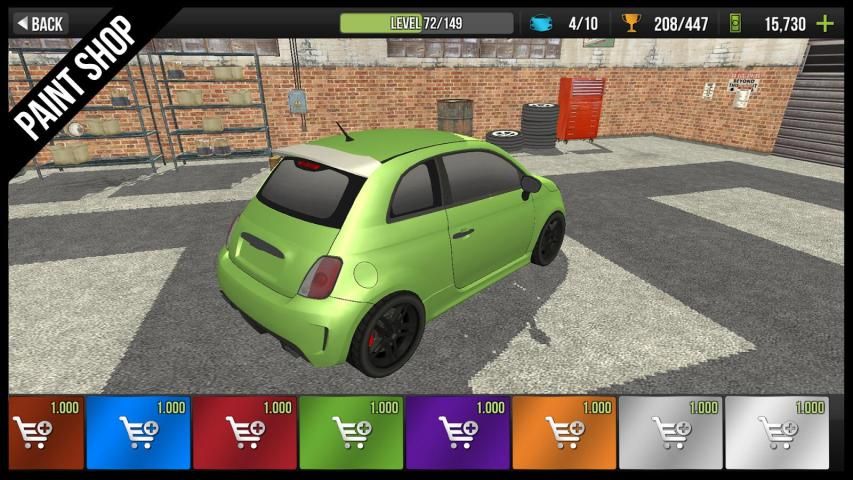Choose the blue paint swatch
853x480 pixels.
pos(138,433)
